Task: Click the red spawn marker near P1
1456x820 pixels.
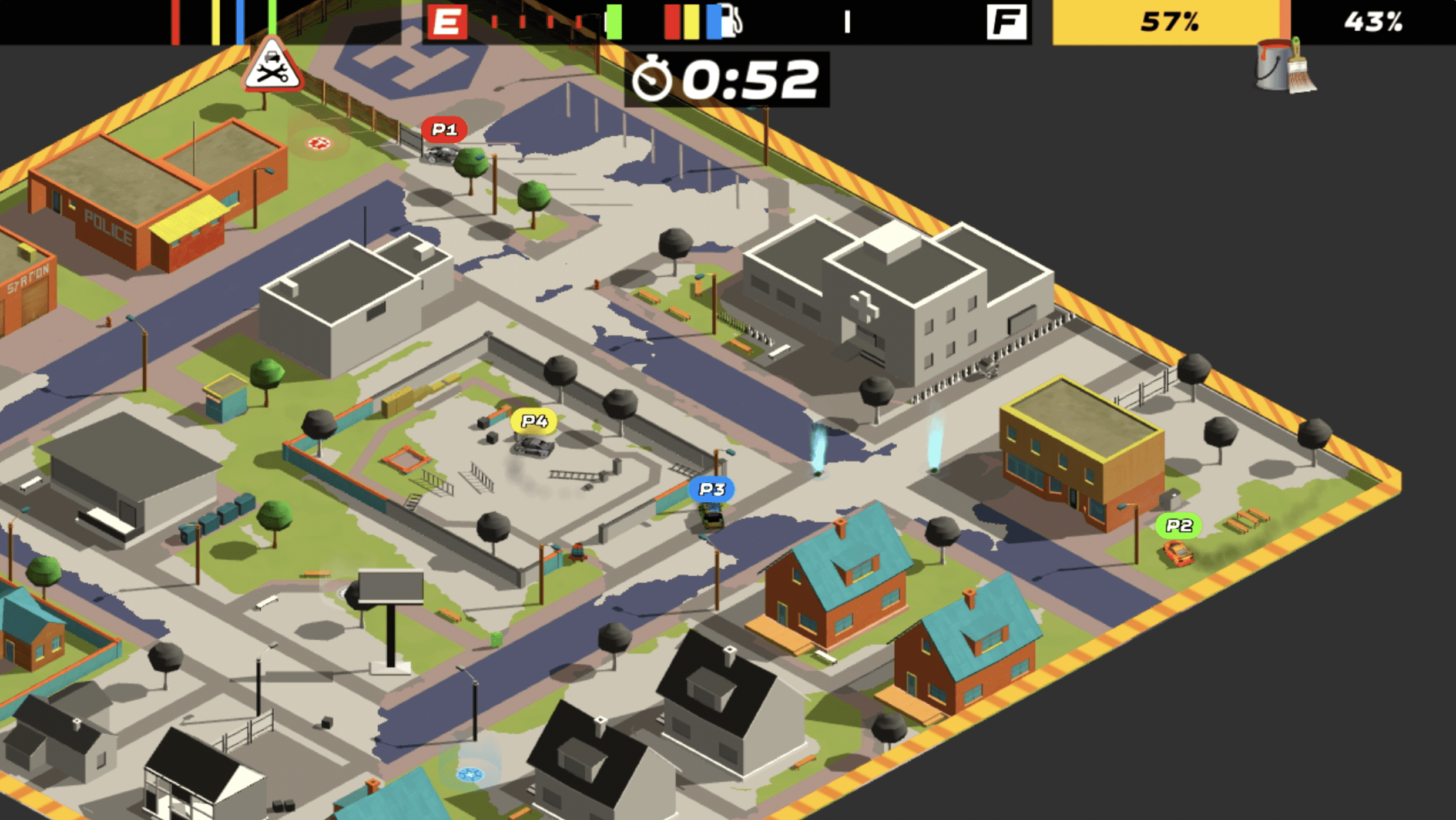Action: 318,143
